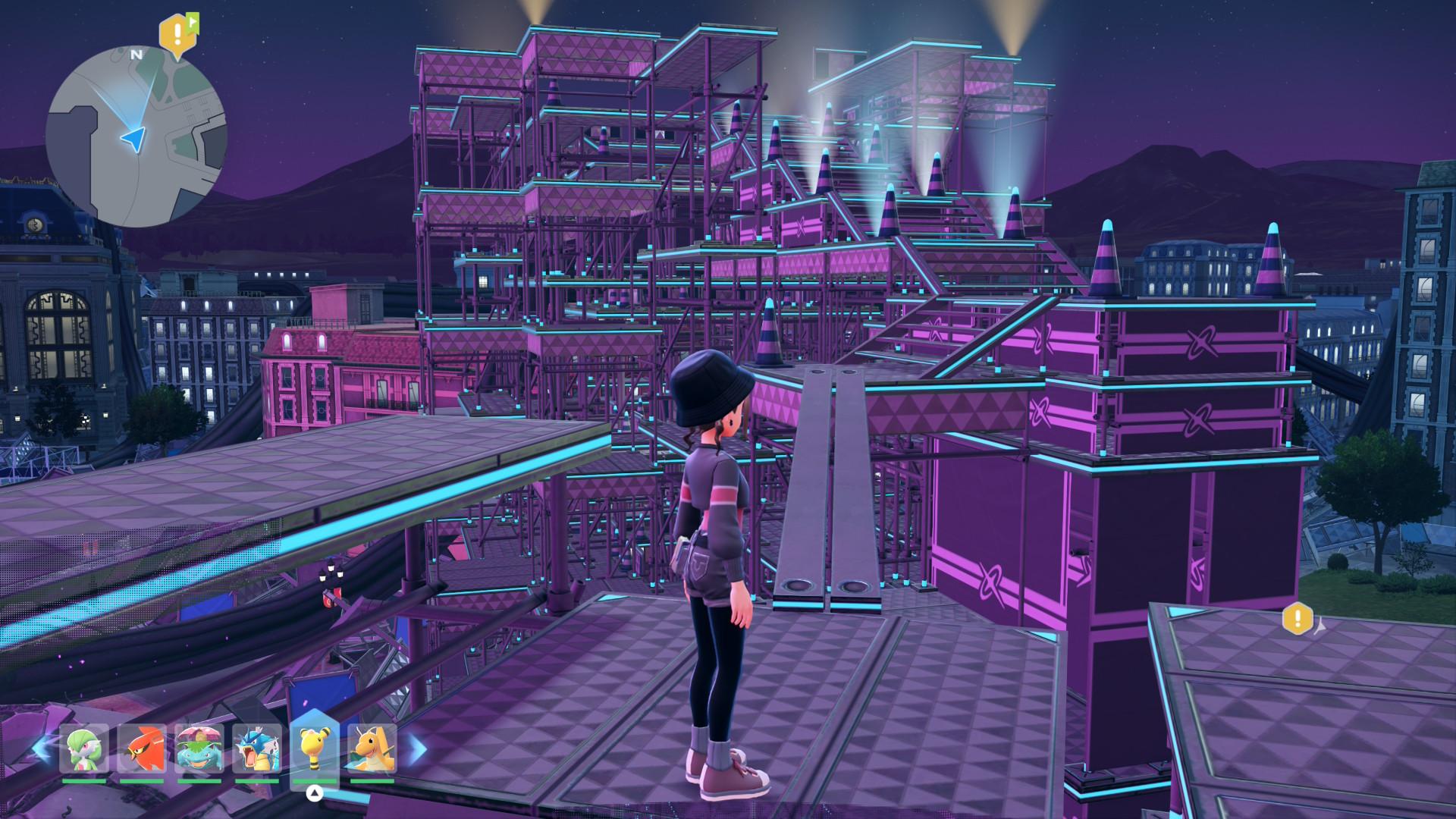
Task: Switch to Venusaur in the party
Action: pos(199,748)
